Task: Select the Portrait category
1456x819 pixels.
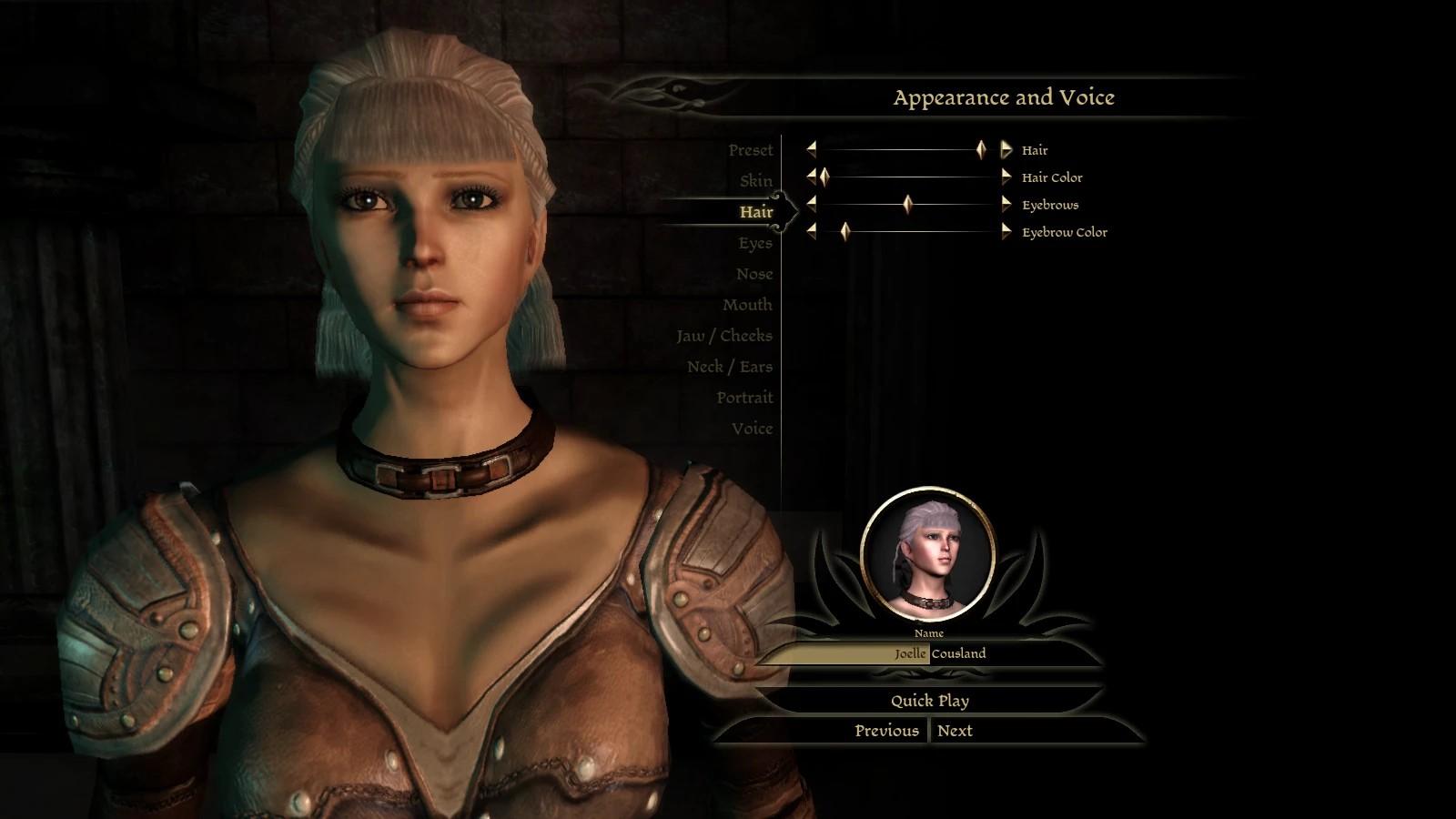Action: [743, 398]
